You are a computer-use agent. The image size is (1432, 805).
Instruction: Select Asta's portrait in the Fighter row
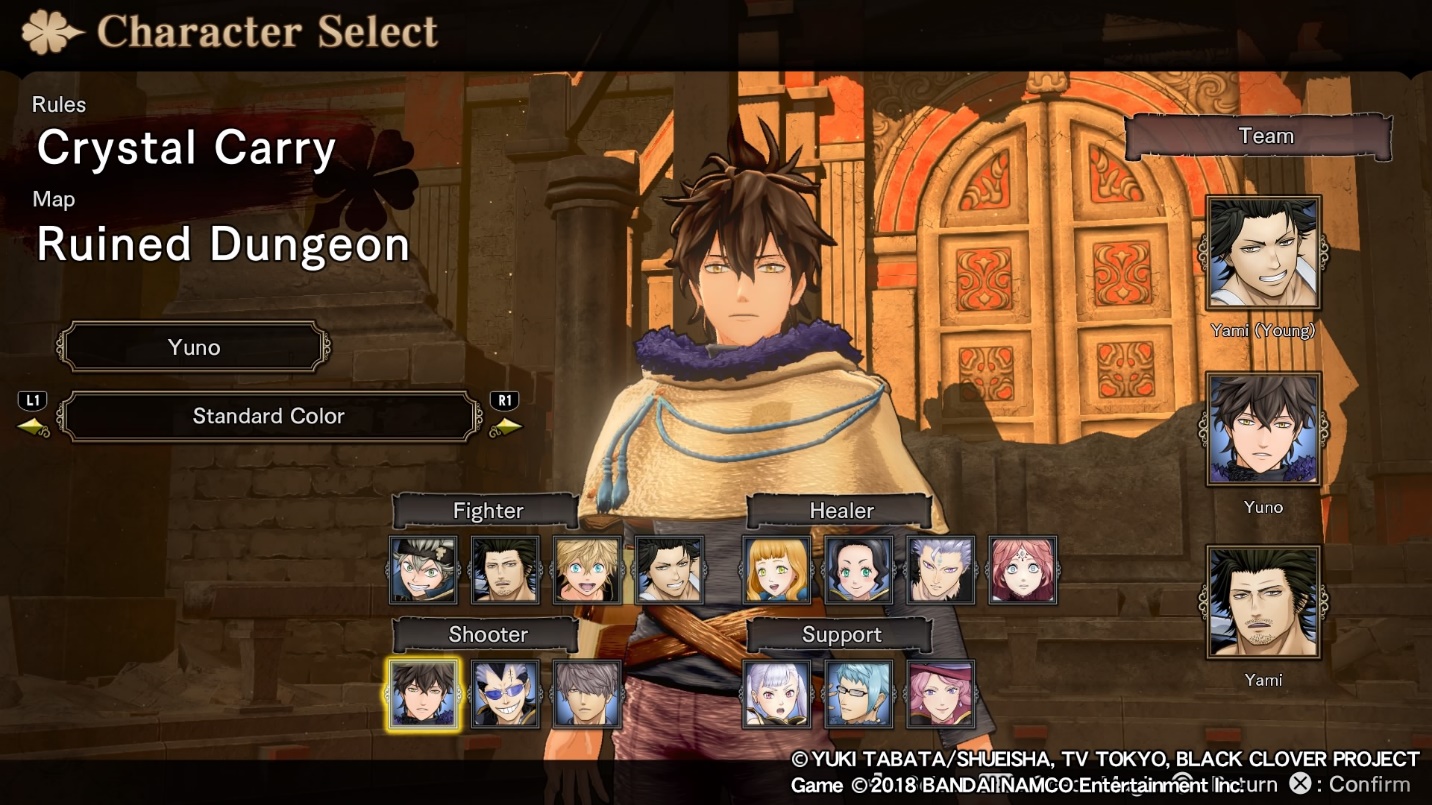pyautogui.click(x=423, y=570)
